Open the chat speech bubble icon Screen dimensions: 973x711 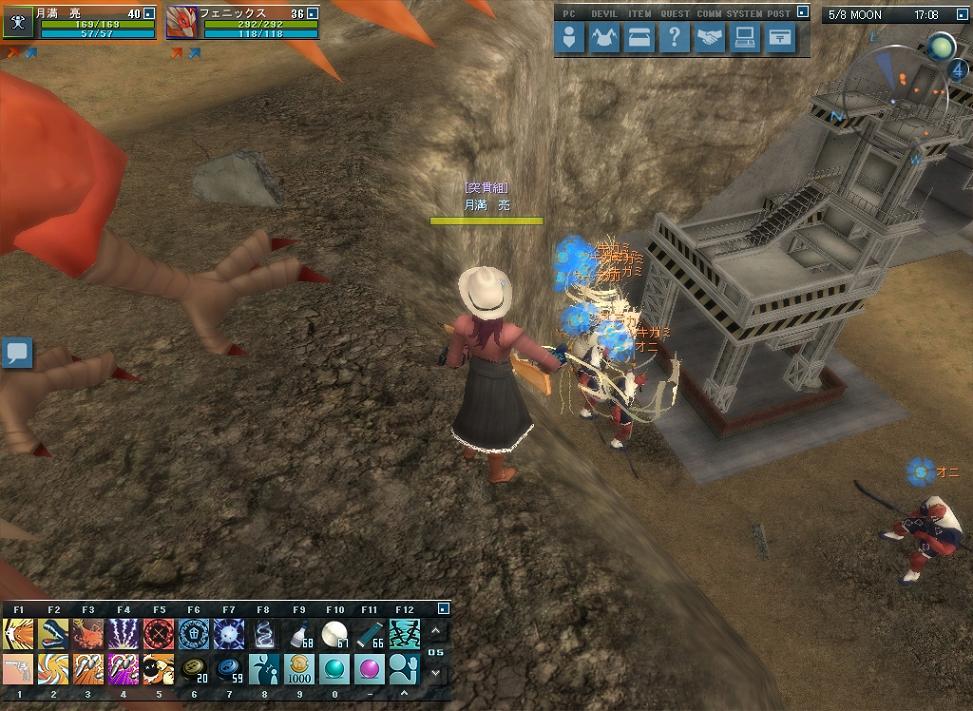coord(17,353)
